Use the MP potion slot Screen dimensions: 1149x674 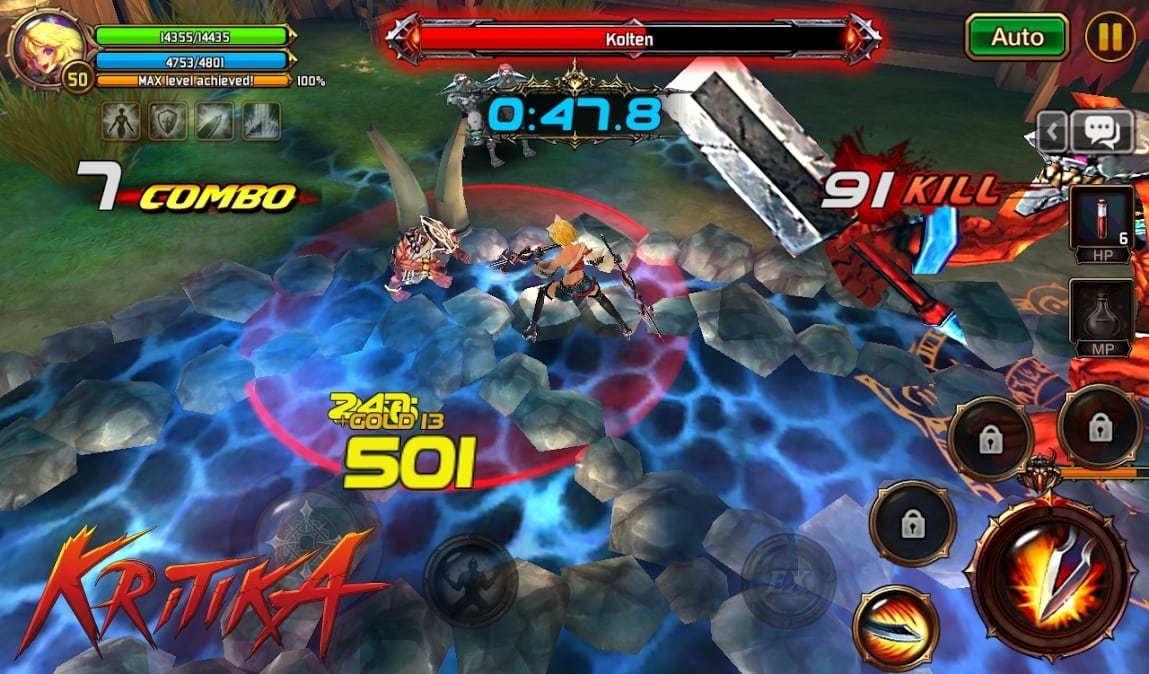point(1101,315)
